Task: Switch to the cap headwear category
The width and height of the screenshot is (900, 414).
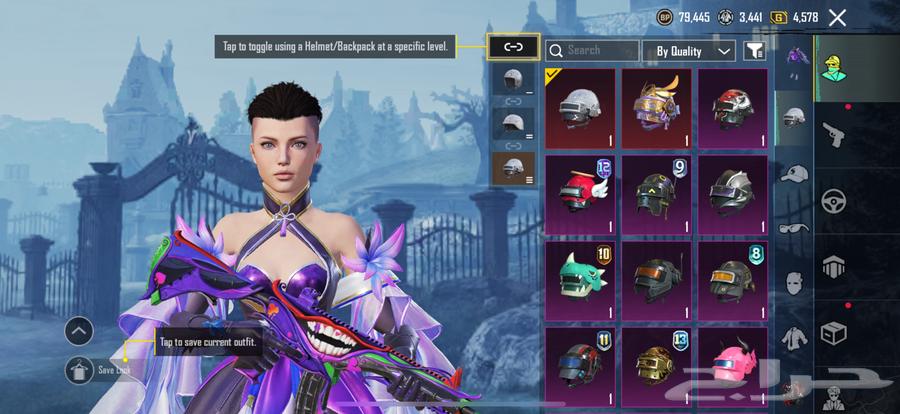Action: click(x=793, y=173)
